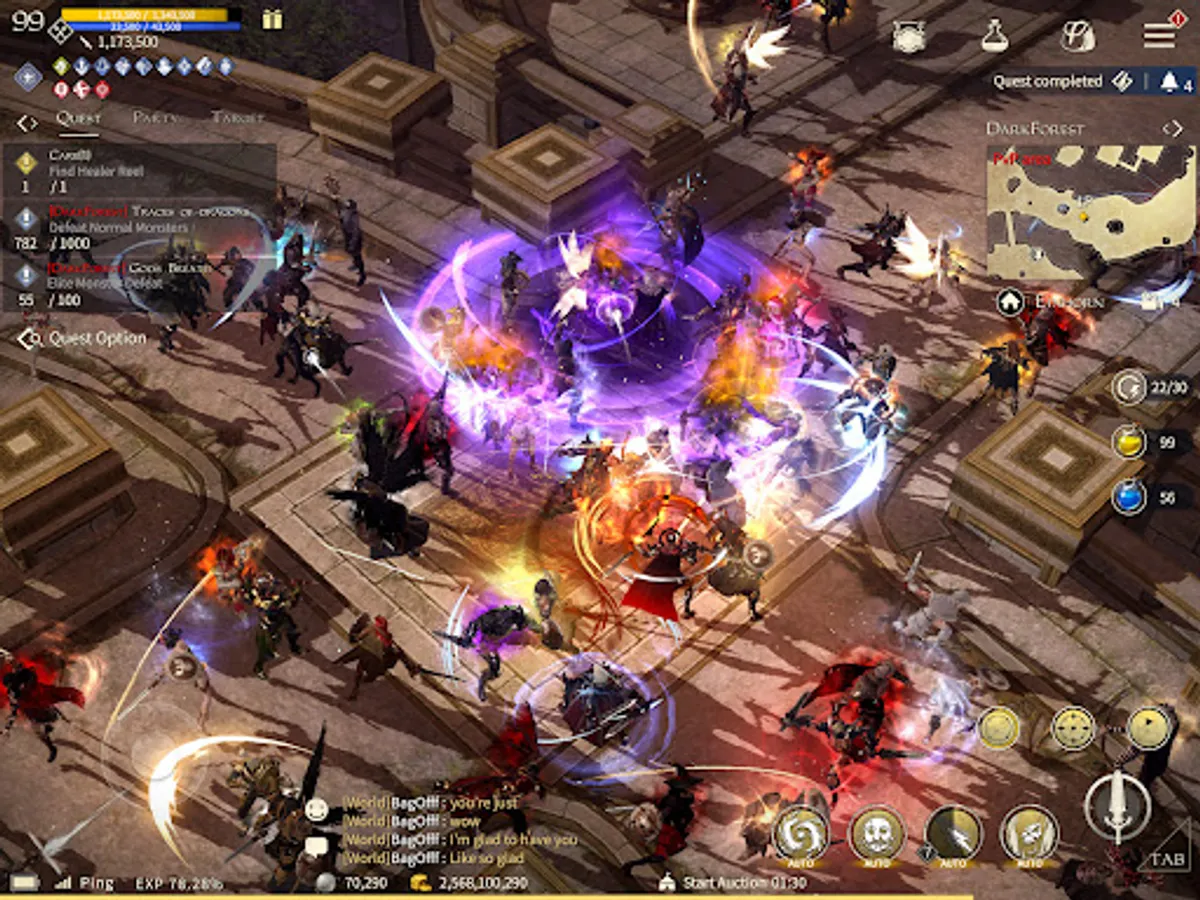The image size is (1200, 900).
Task: Tap the sword basic attack button
Action: [x=1117, y=806]
